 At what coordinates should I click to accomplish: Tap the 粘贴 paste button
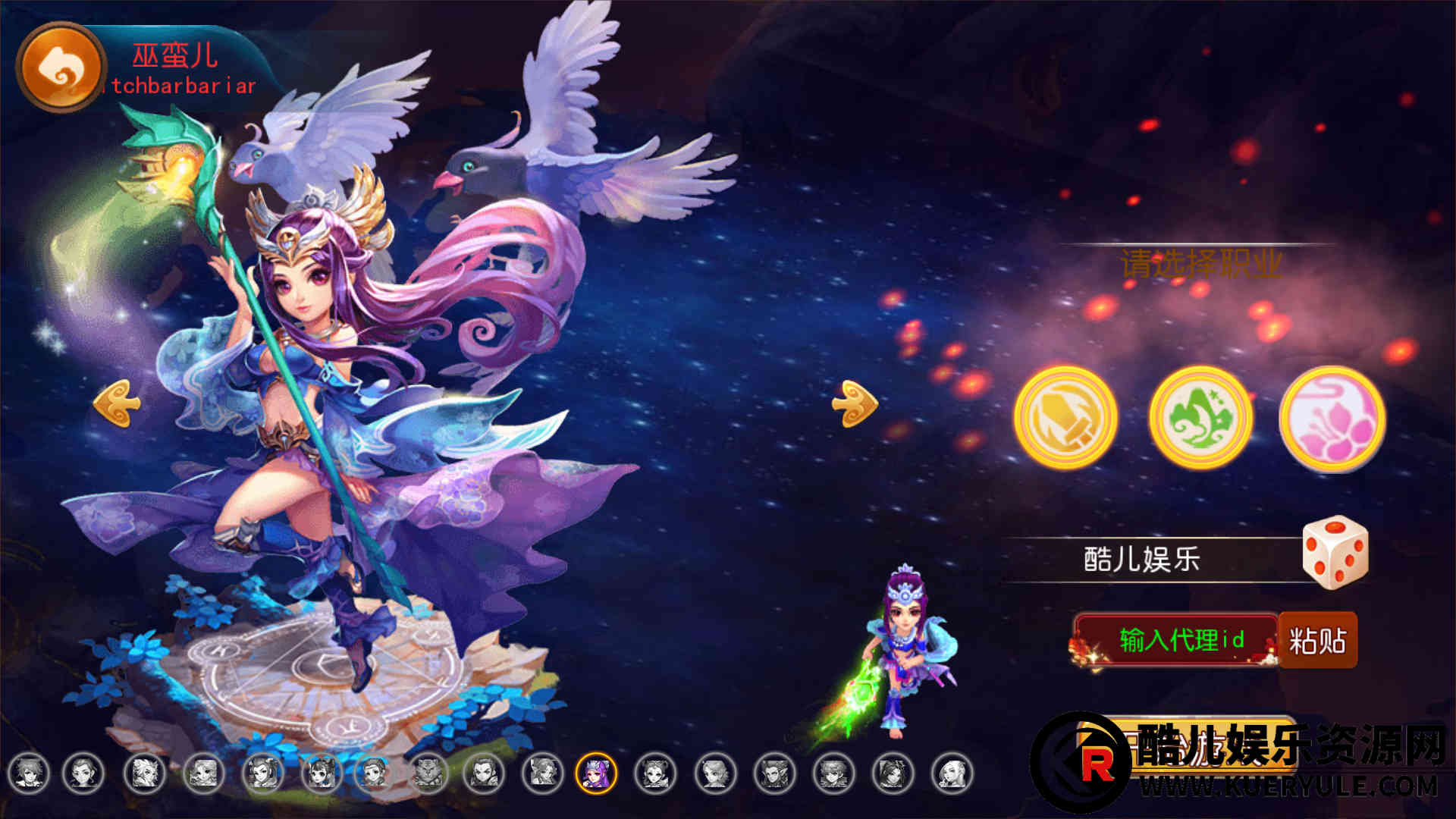pos(1318,641)
